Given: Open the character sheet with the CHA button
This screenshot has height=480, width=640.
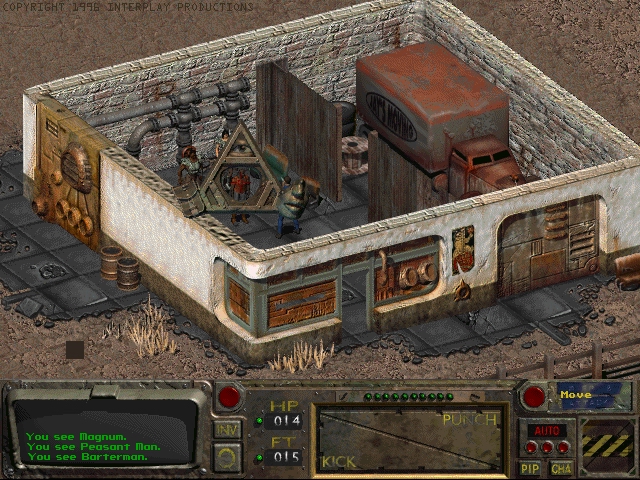Looking at the screenshot, I should coord(561,467).
